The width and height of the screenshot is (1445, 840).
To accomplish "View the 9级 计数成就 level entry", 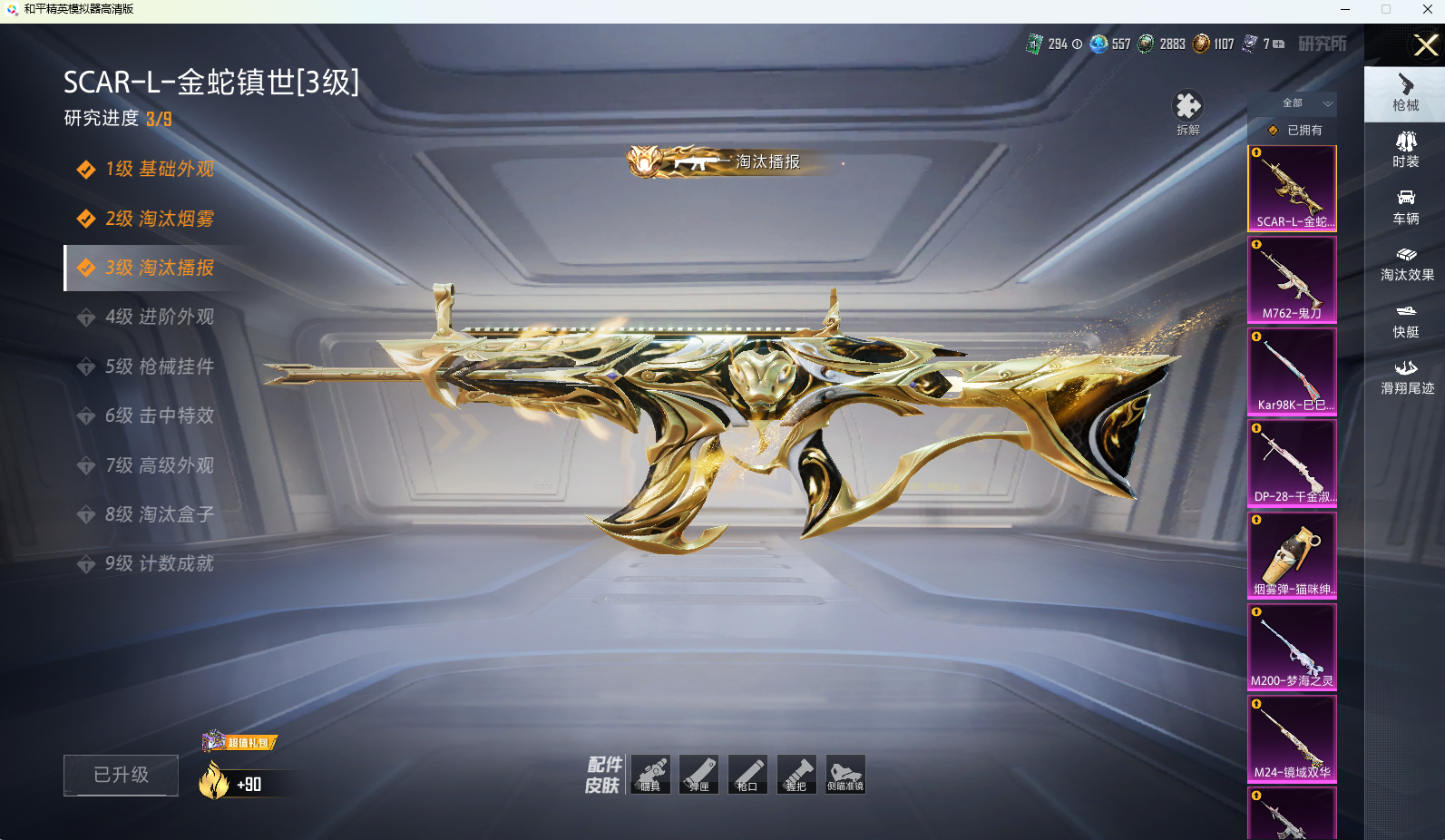I will (x=159, y=563).
